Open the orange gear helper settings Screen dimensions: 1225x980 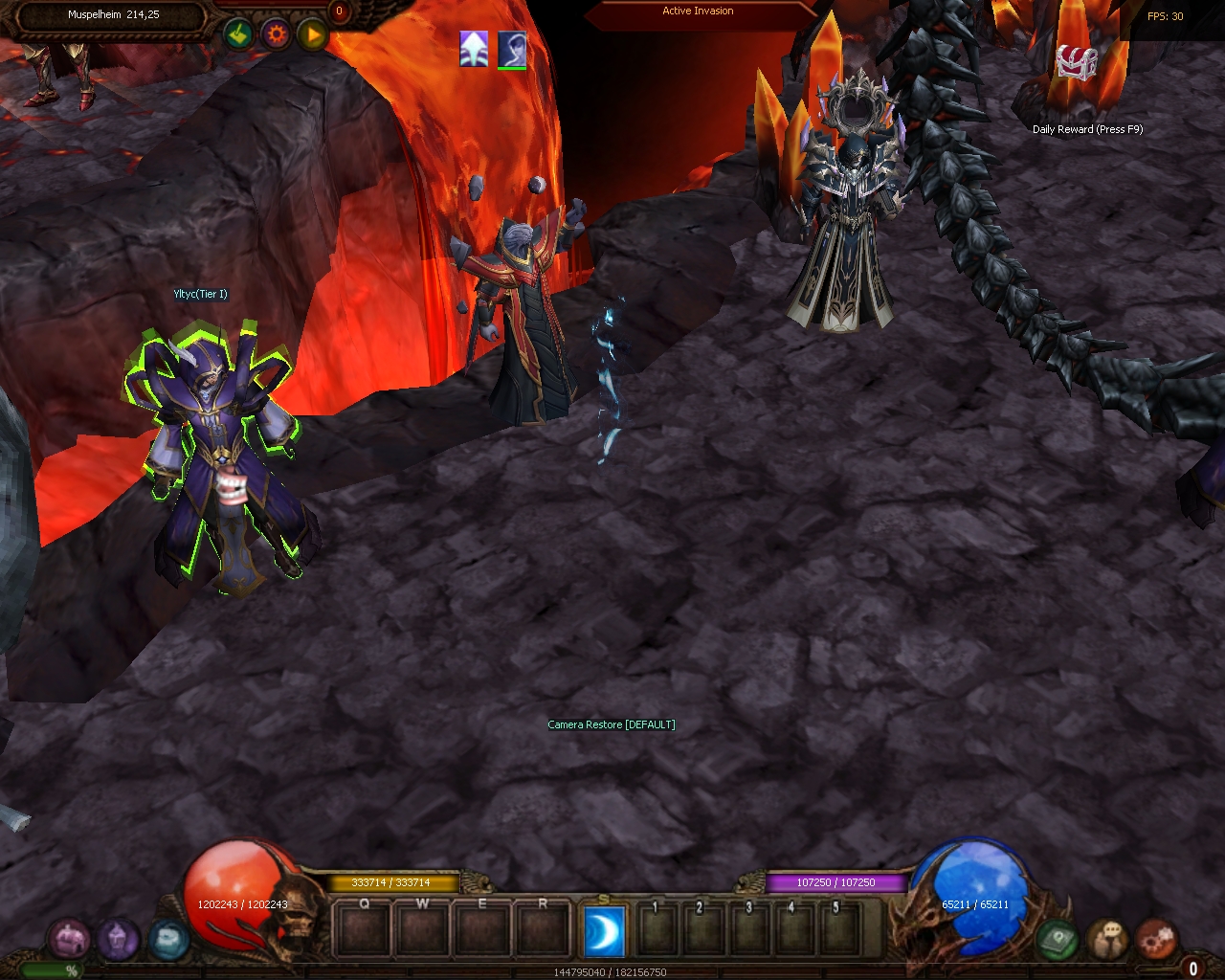[x=277, y=35]
